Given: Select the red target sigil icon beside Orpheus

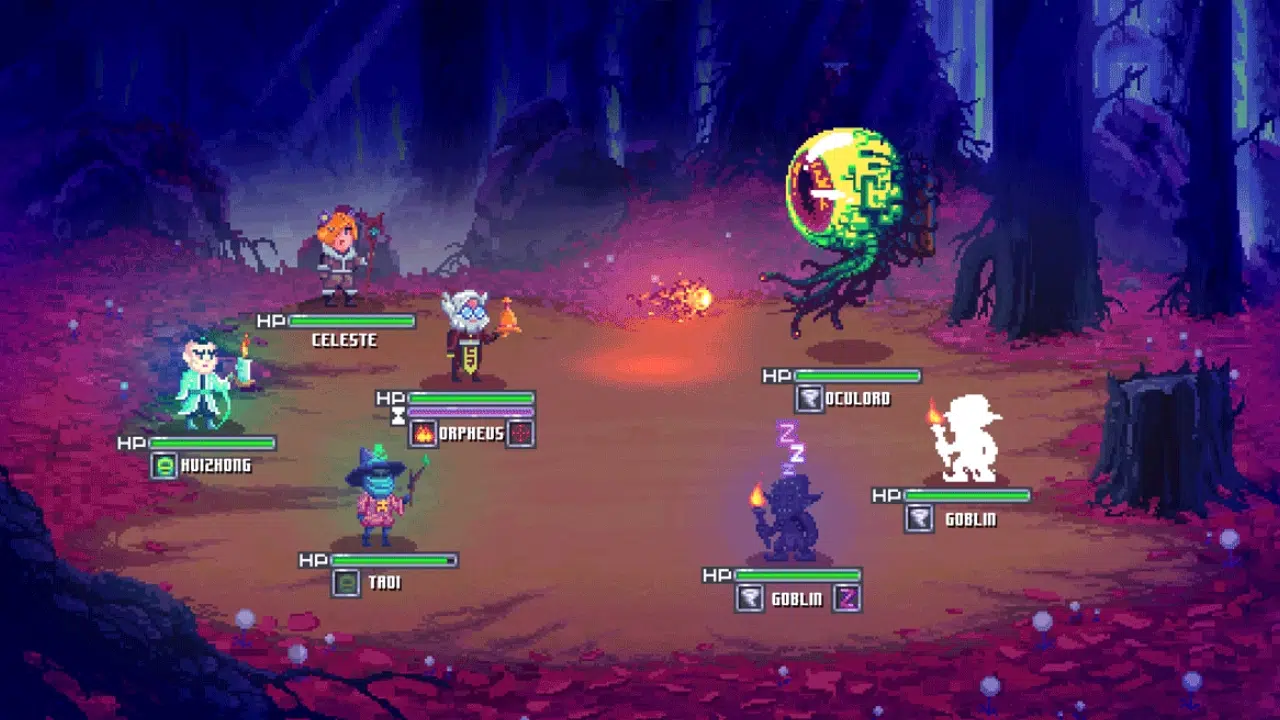Looking at the screenshot, I should 520,434.
